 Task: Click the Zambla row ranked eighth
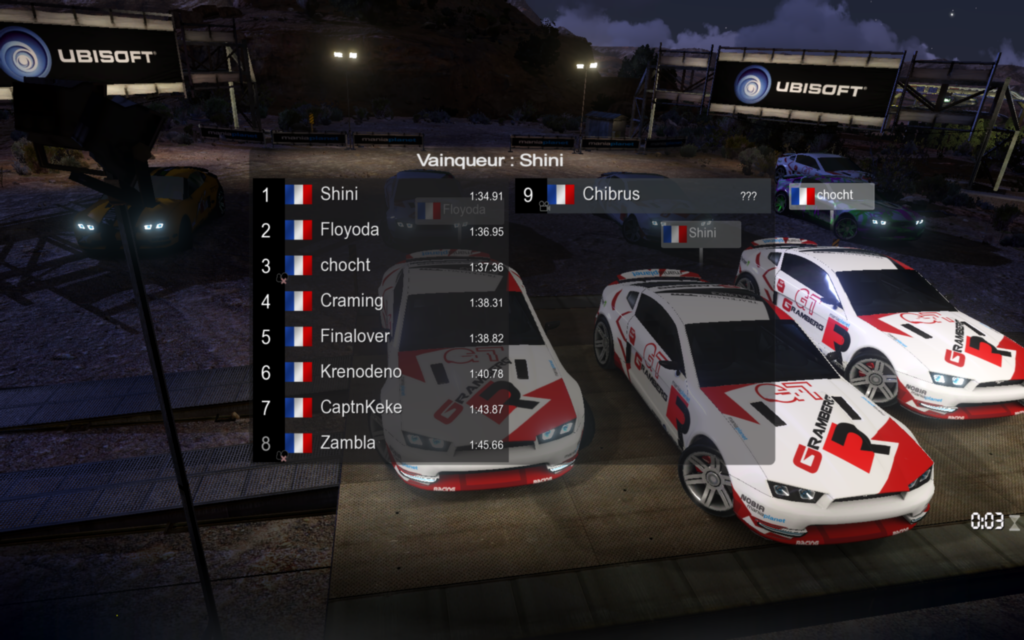tap(380, 443)
